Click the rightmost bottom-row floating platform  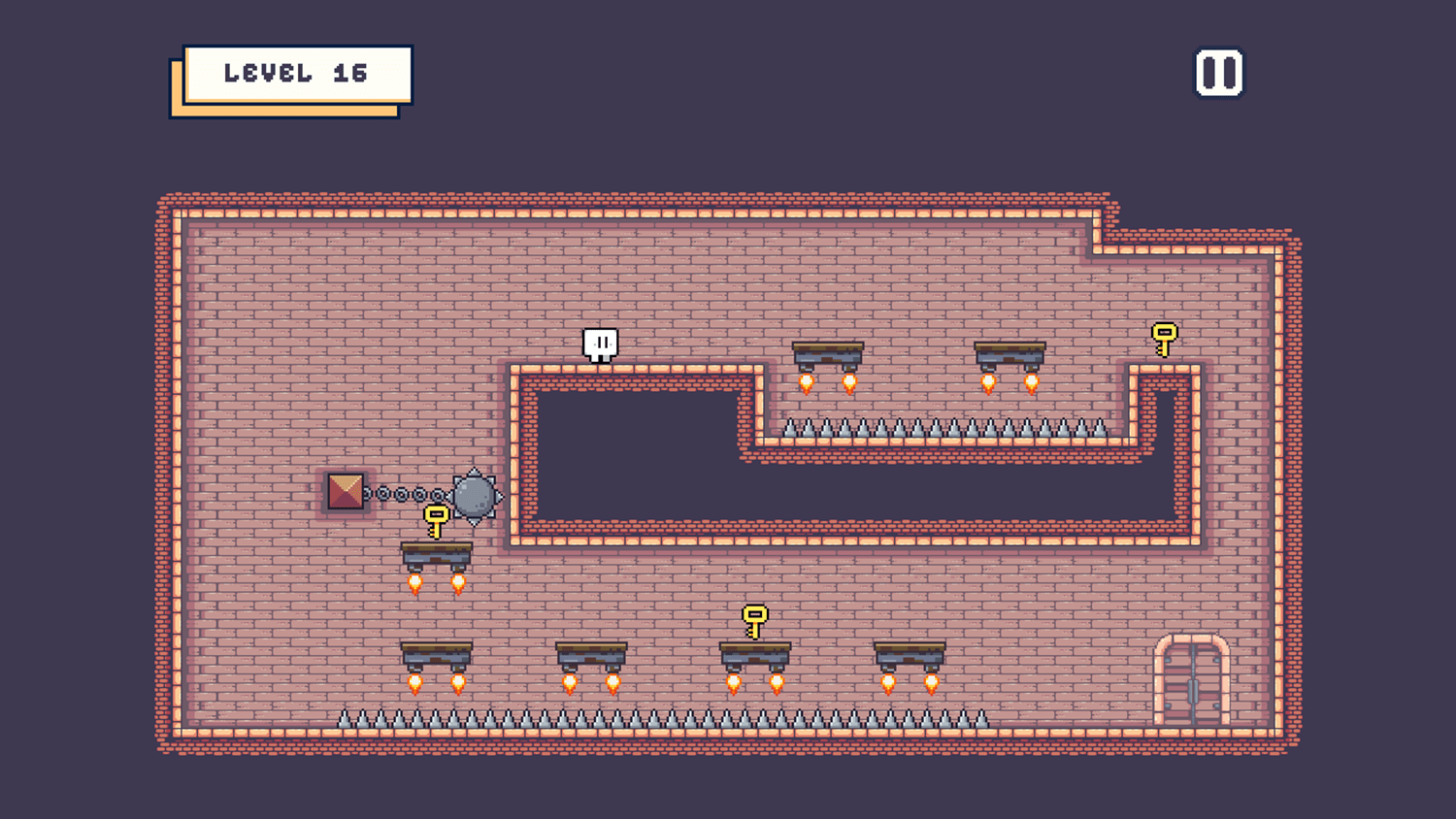[910, 655]
